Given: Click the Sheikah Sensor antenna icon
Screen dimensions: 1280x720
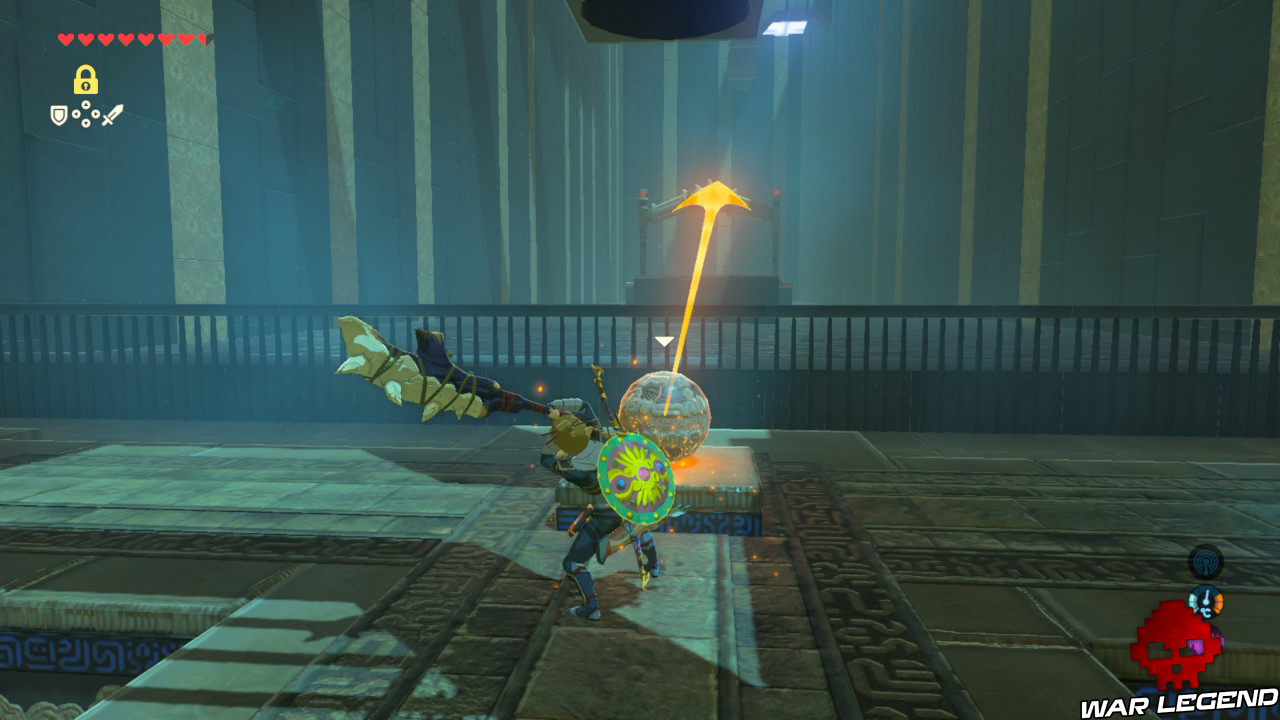Looking at the screenshot, I should pos(1206,562).
